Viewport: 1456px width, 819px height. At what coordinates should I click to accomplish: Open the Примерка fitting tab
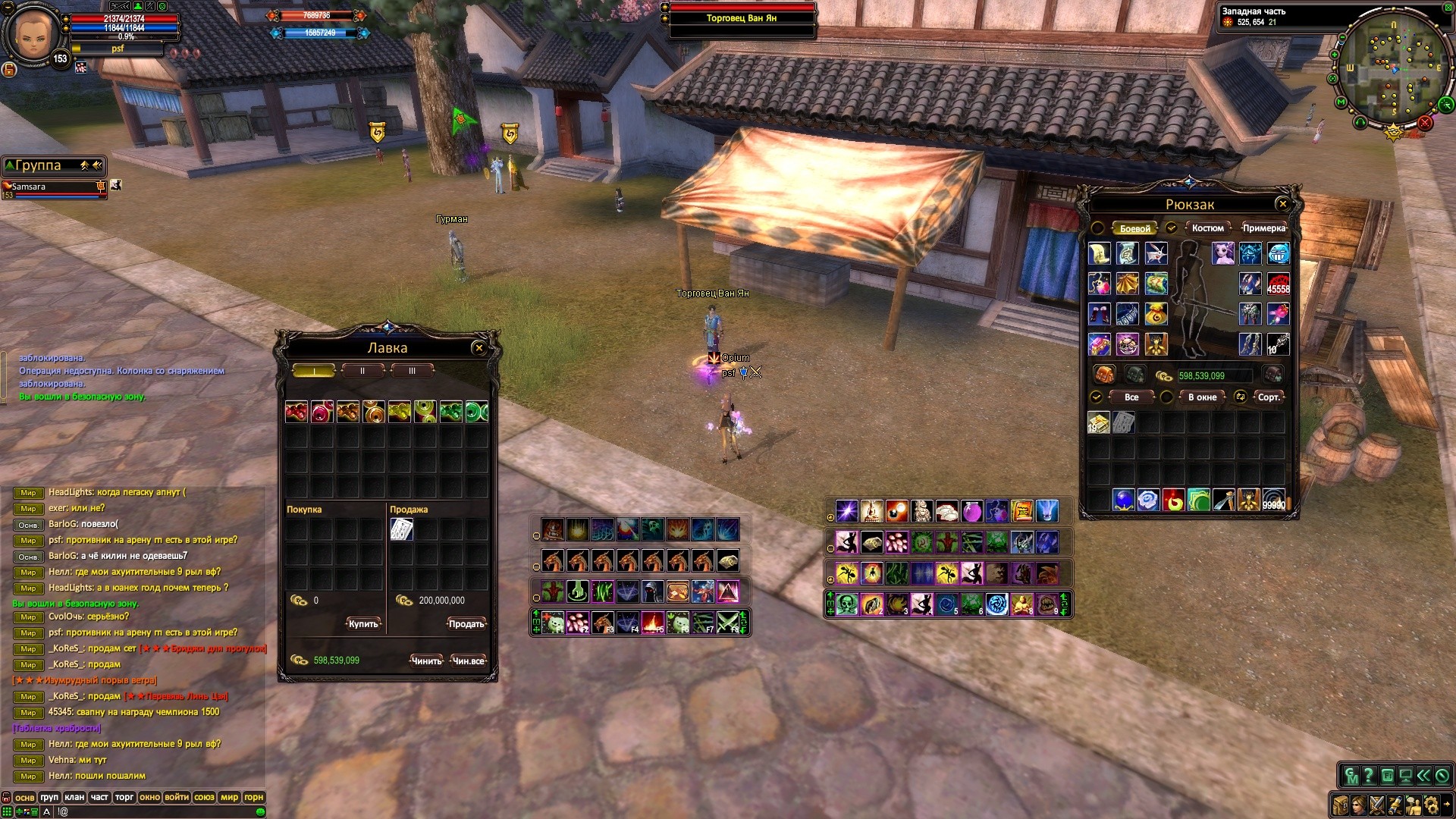point(1263,228)
